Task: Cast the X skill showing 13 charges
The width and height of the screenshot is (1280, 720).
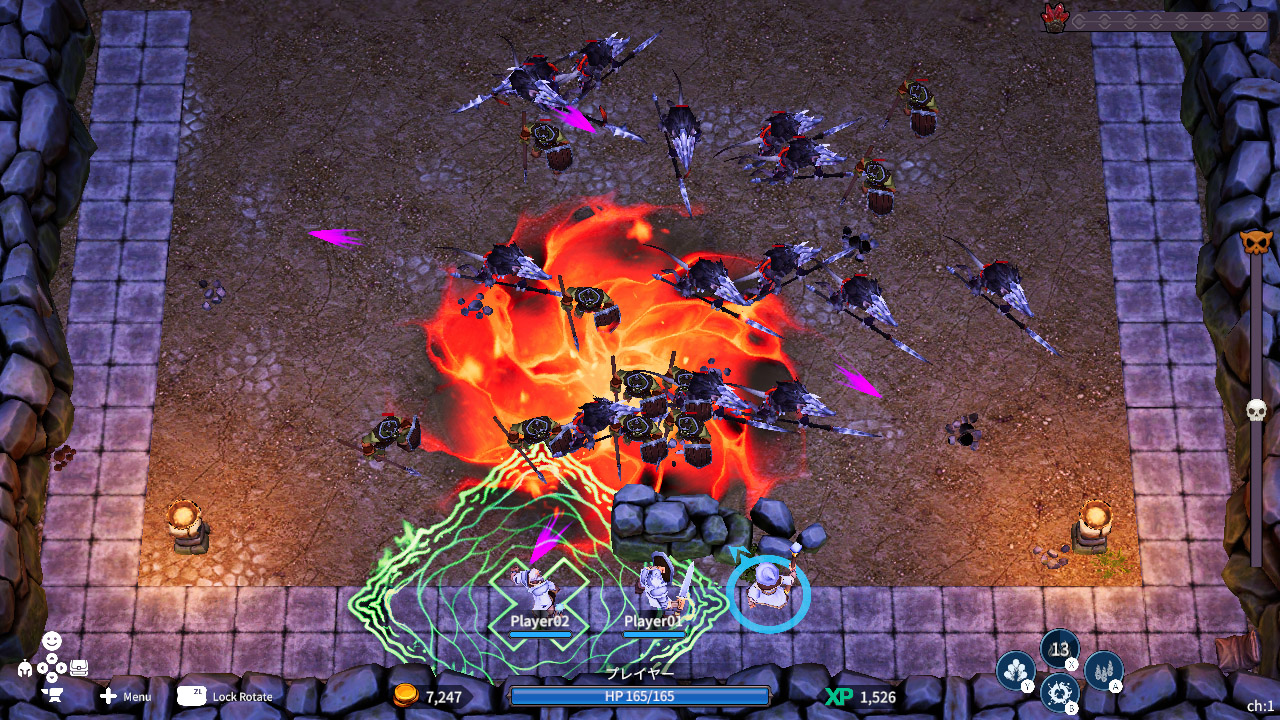Action: (1058, 648)
